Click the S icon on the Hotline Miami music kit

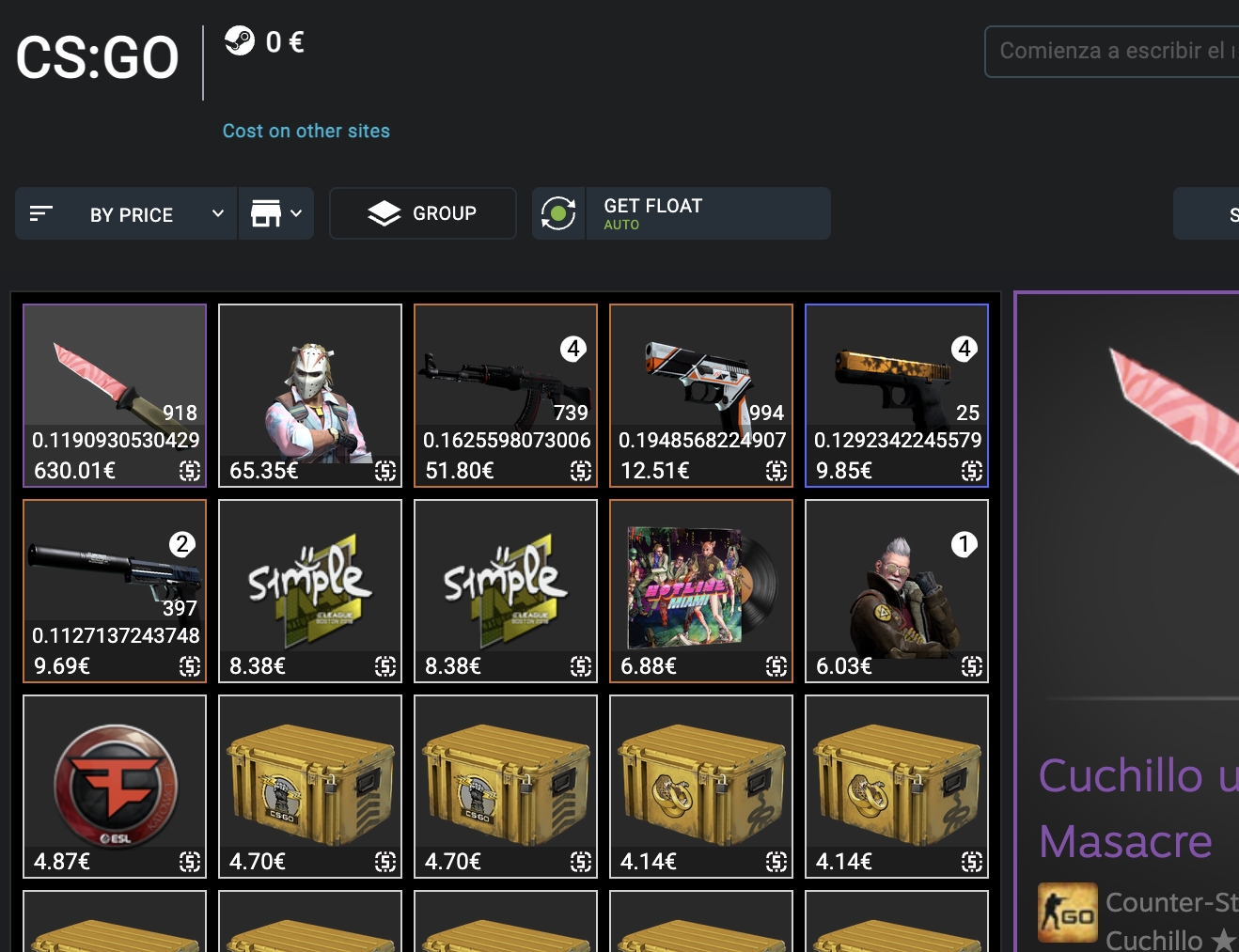777,667
